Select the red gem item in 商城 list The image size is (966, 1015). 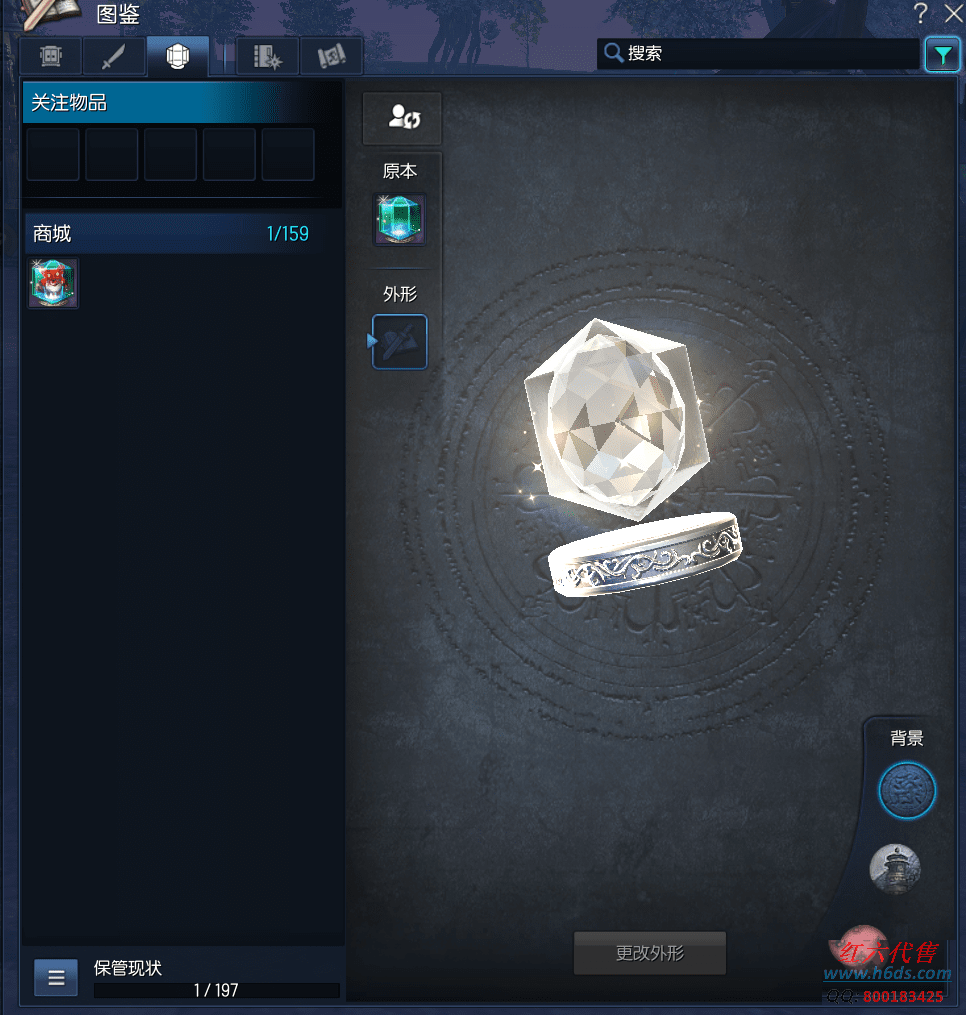pyautogui.click(x=53, y=283)
